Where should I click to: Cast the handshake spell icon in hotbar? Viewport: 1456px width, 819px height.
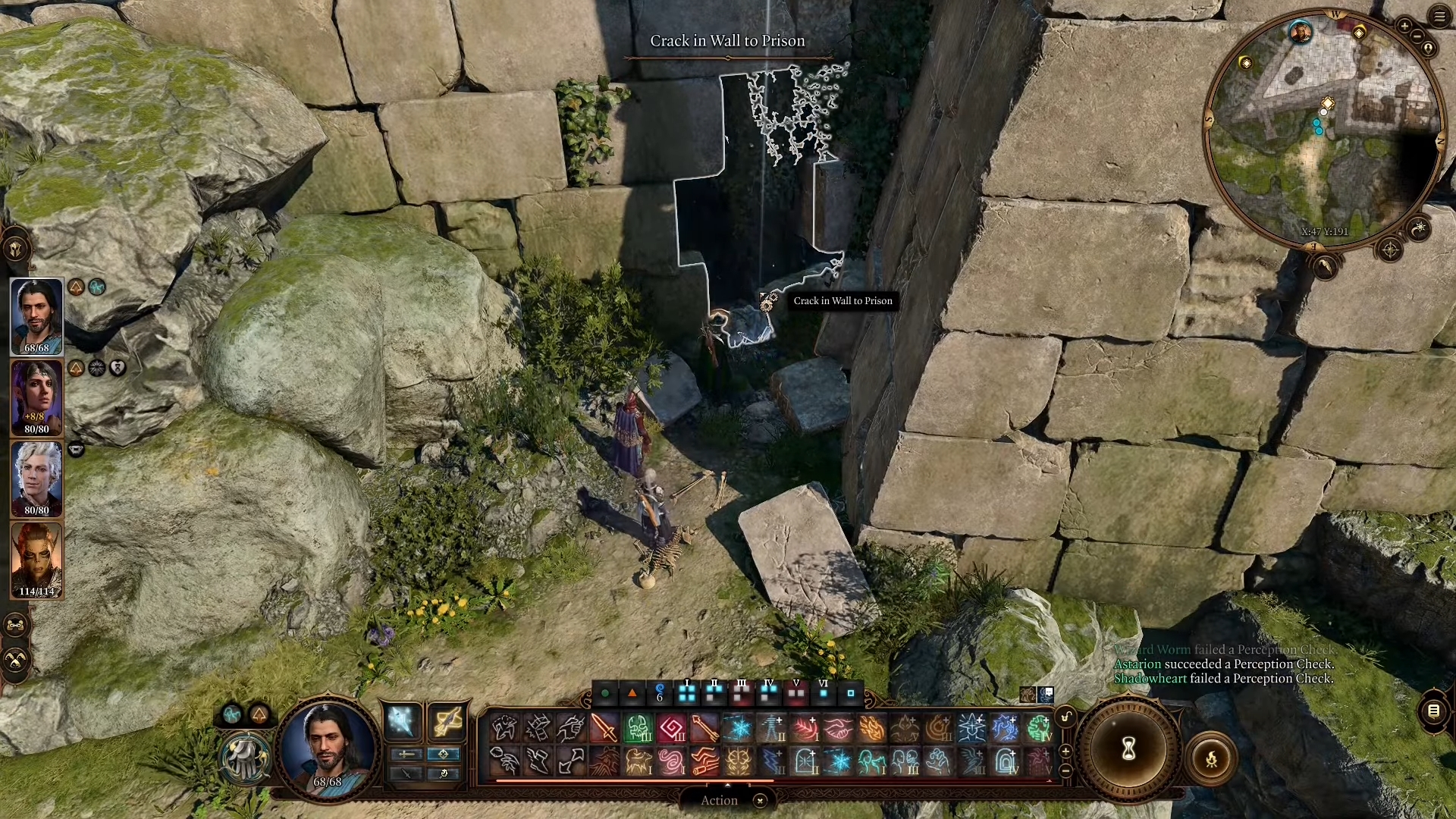pos(838,728)
